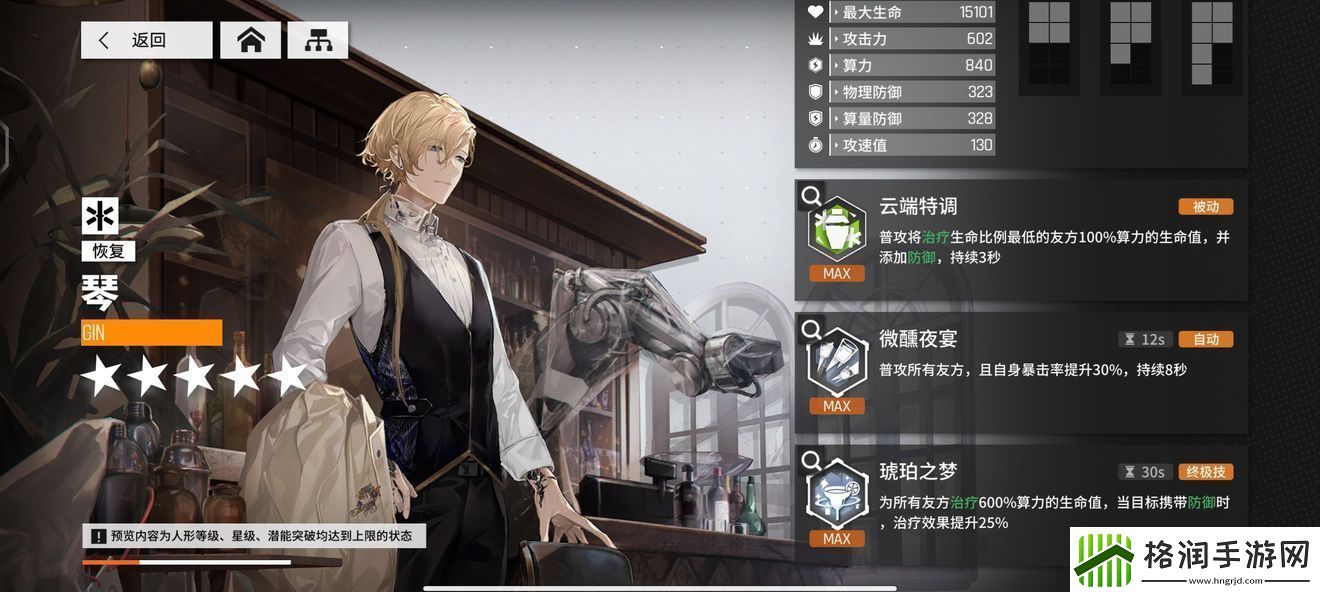Expand the 物理防御 stat row
The image size is (1320, 592).
point(900,92)
